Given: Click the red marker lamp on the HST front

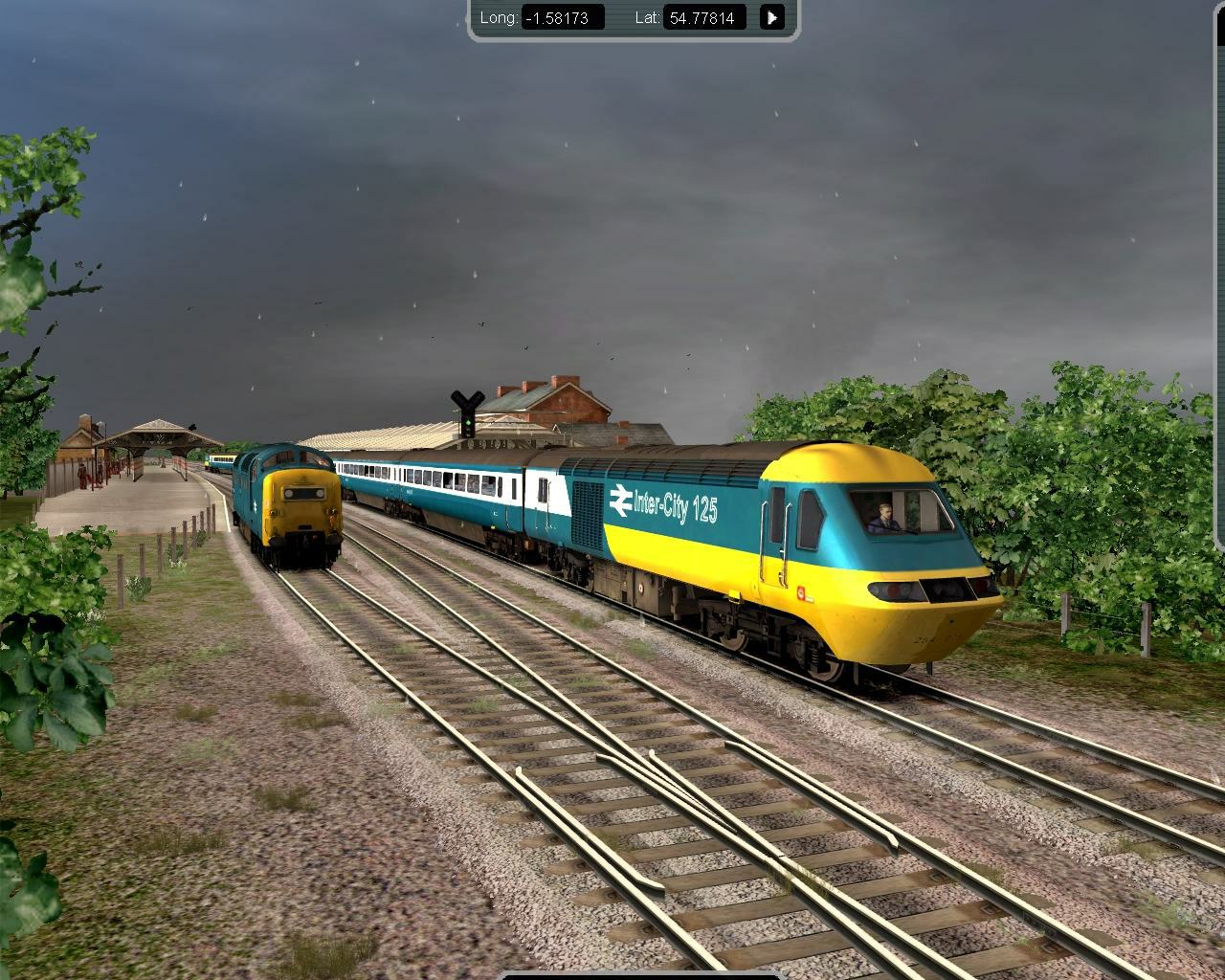Looking at the screenshot, I should 801,592.
